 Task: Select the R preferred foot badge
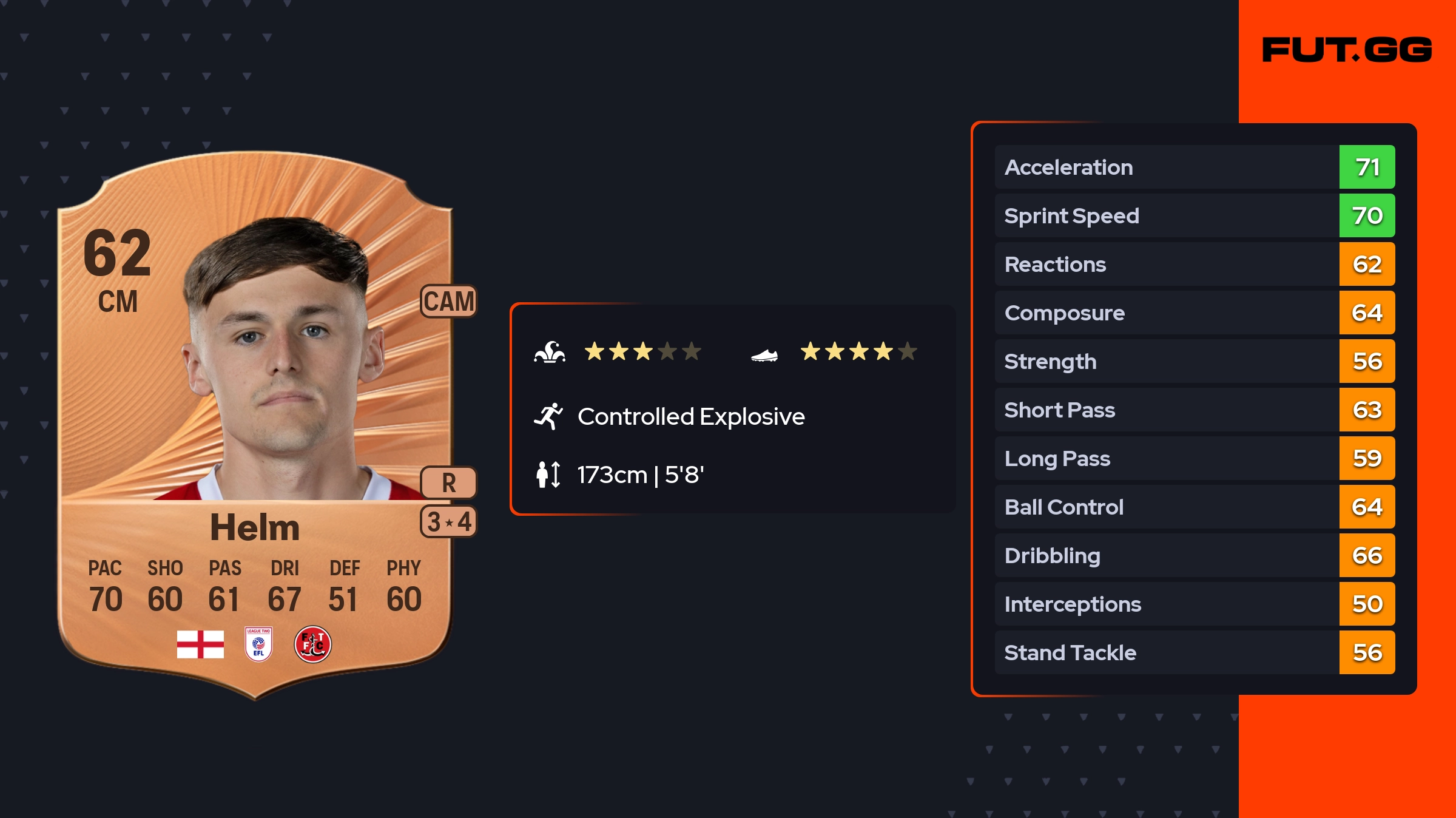pyautogui.click(x=449, y=483)
